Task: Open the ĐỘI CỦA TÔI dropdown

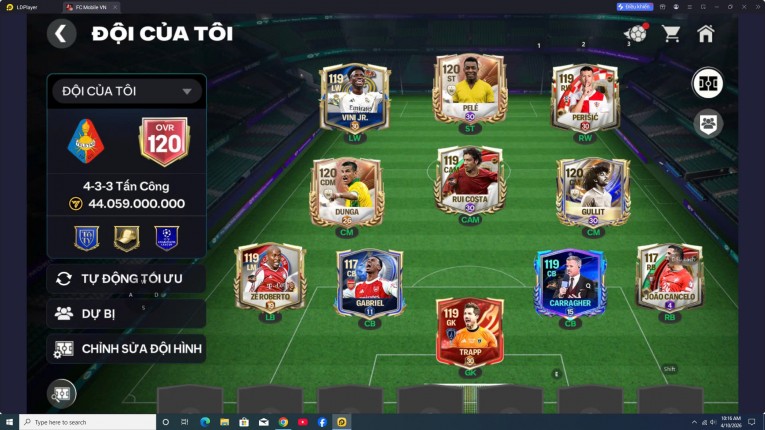Action: (126, 91)
